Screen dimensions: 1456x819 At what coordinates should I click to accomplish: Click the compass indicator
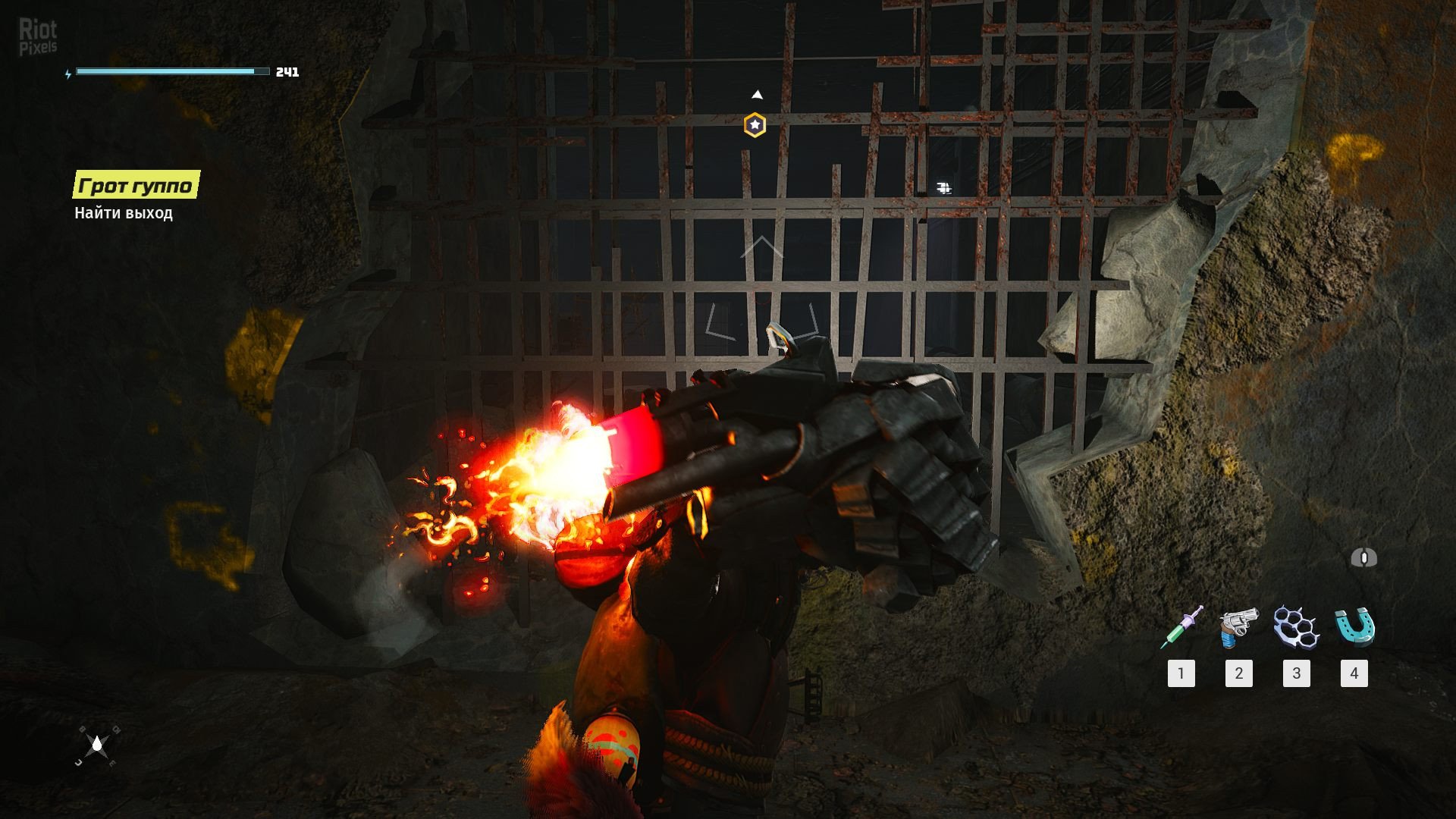[97, 745]
